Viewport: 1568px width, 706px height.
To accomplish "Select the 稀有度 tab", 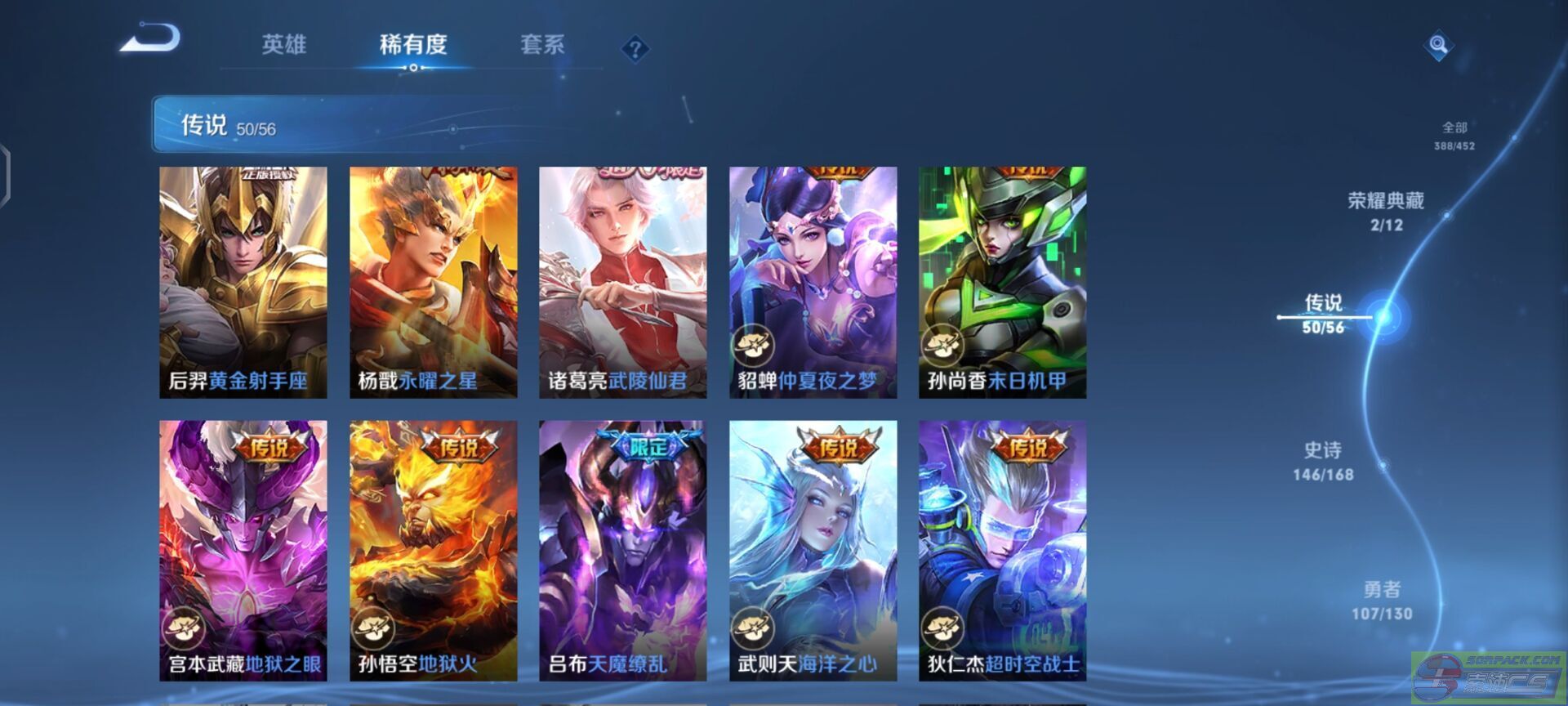I will click(x=413, y=44).
